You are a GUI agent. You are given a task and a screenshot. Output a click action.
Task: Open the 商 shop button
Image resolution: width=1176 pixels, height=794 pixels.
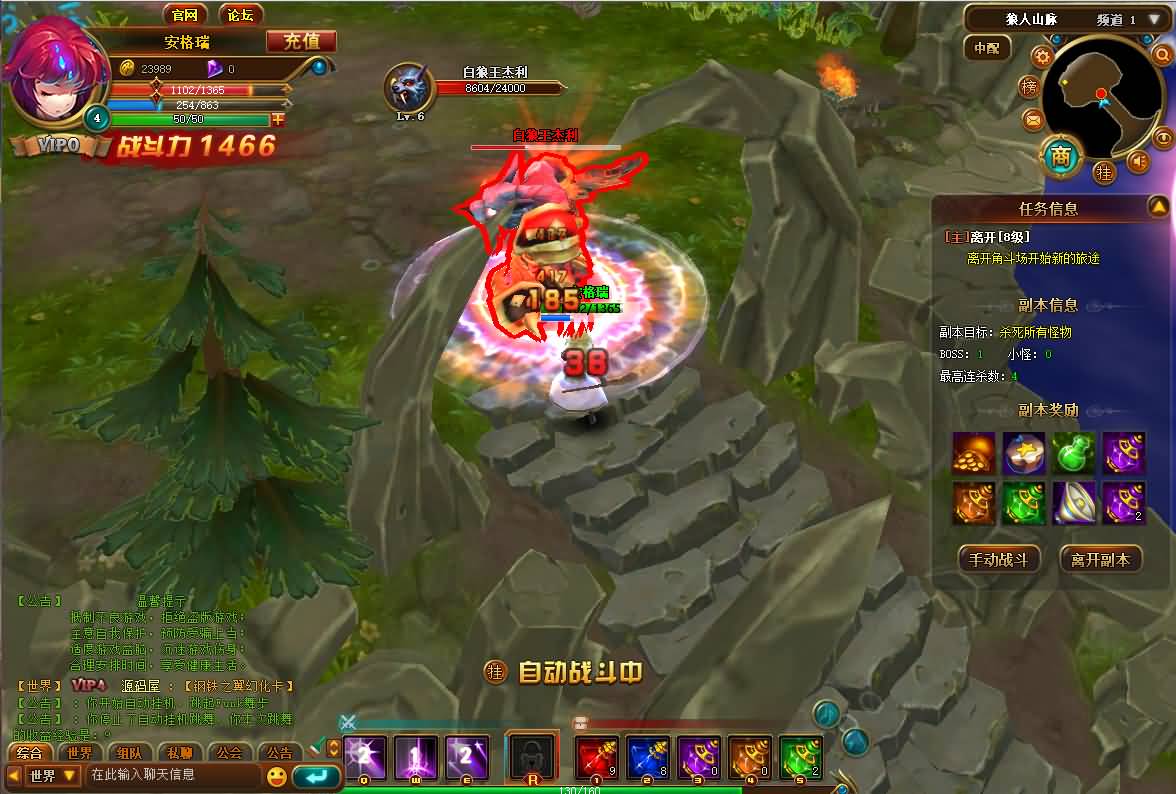[1061, 156]
